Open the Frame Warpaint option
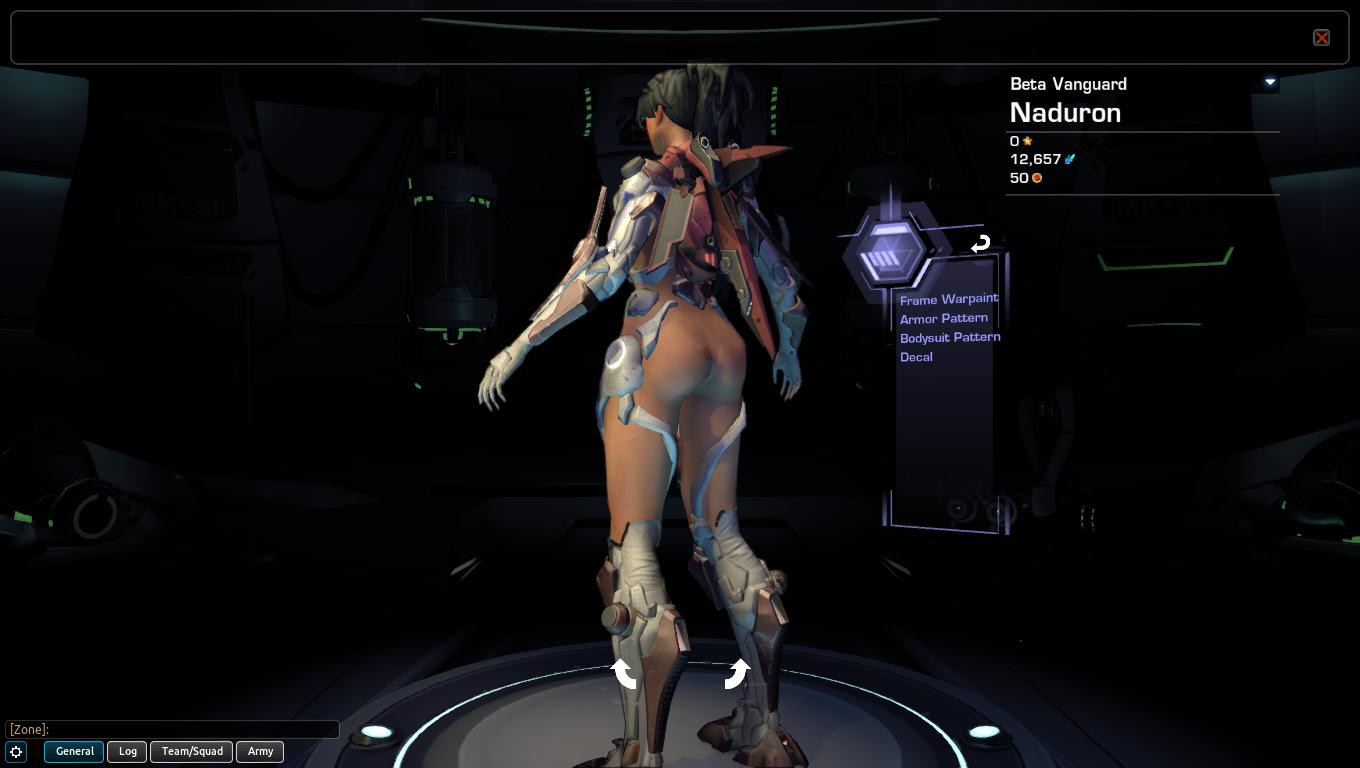 pyautogui.click(x=948, y=299)
